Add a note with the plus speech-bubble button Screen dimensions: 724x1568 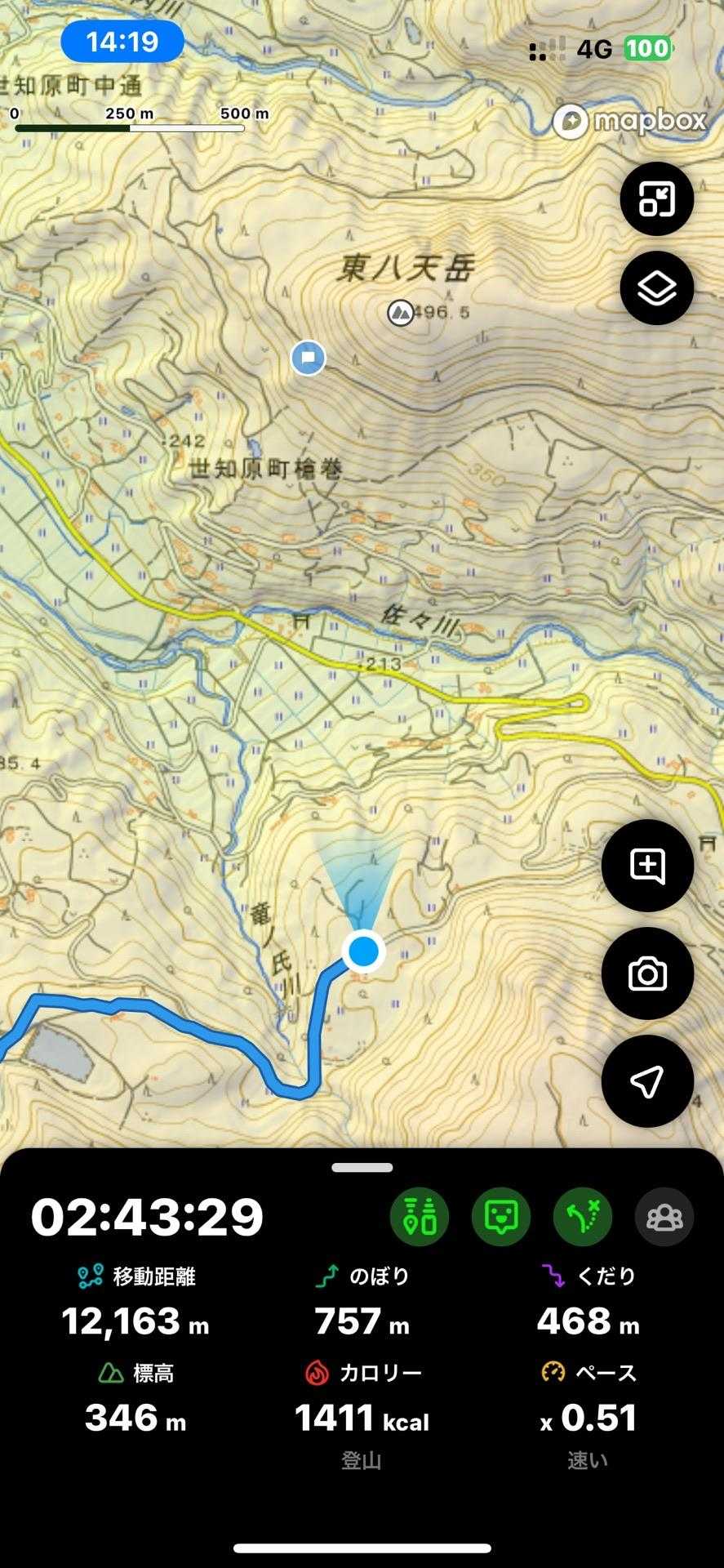pyautogui.click(x=647, y=866)
